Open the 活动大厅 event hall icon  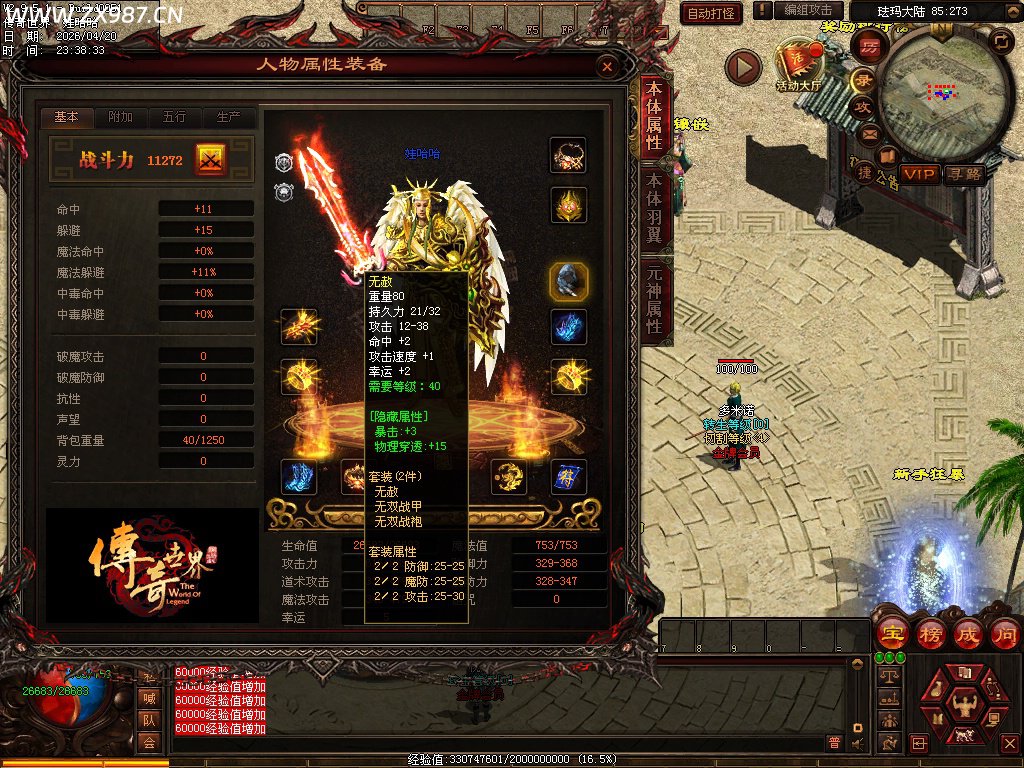pos(798,64)
